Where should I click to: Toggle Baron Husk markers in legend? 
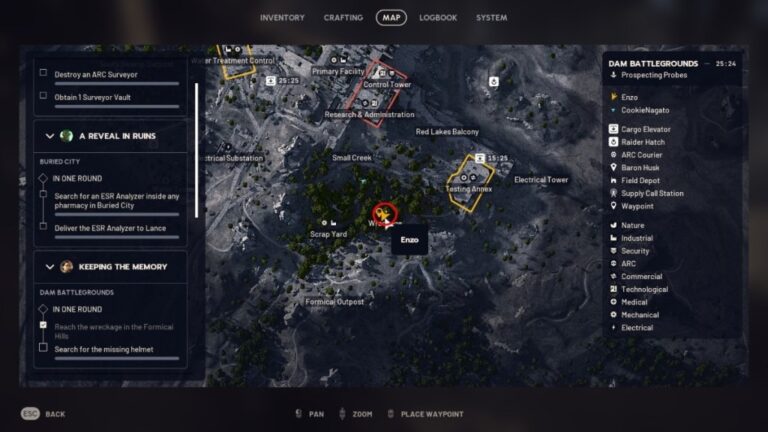[x=640, y=168]
